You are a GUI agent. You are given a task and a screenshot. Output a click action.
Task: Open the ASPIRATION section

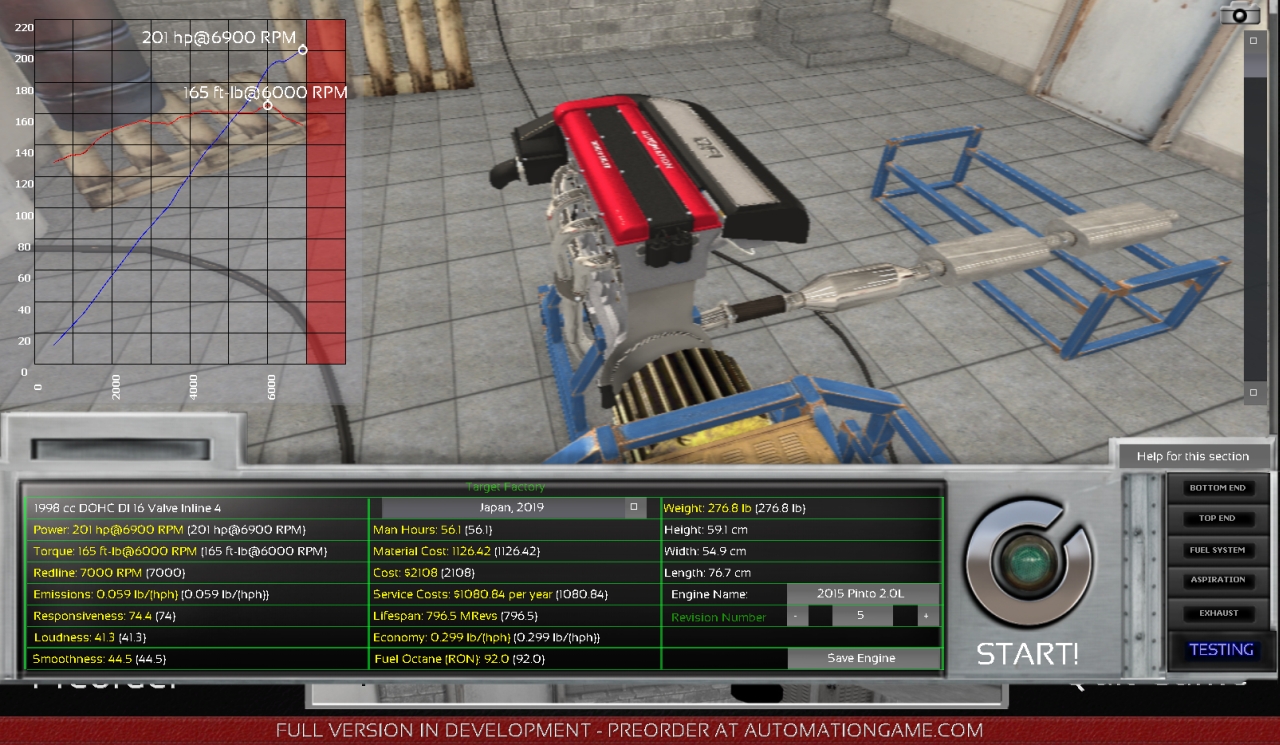pyautogui.click(x=1217, y=580)
